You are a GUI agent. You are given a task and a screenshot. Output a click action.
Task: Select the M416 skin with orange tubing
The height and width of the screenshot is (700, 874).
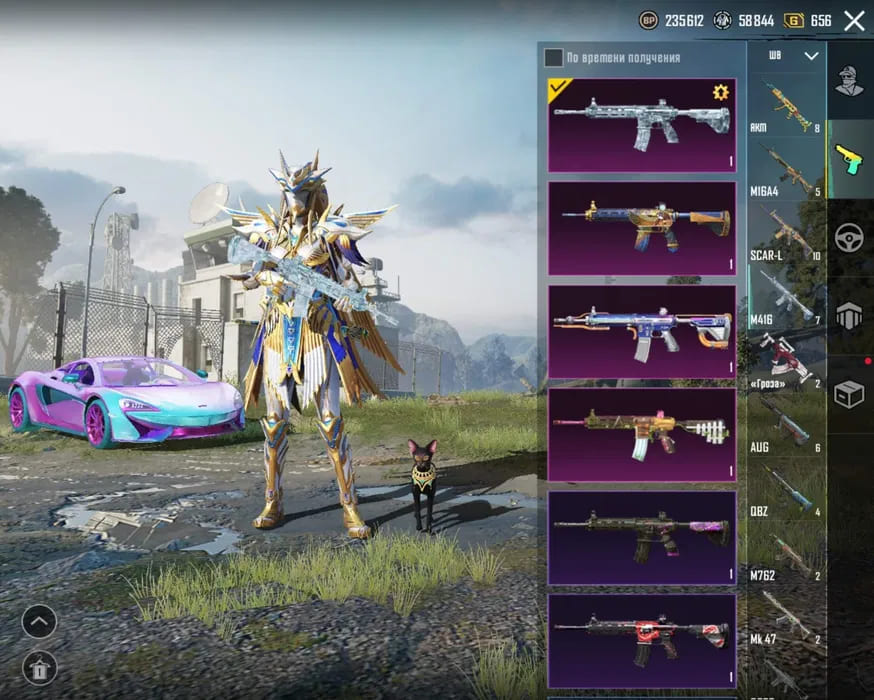tap(641, 332)
